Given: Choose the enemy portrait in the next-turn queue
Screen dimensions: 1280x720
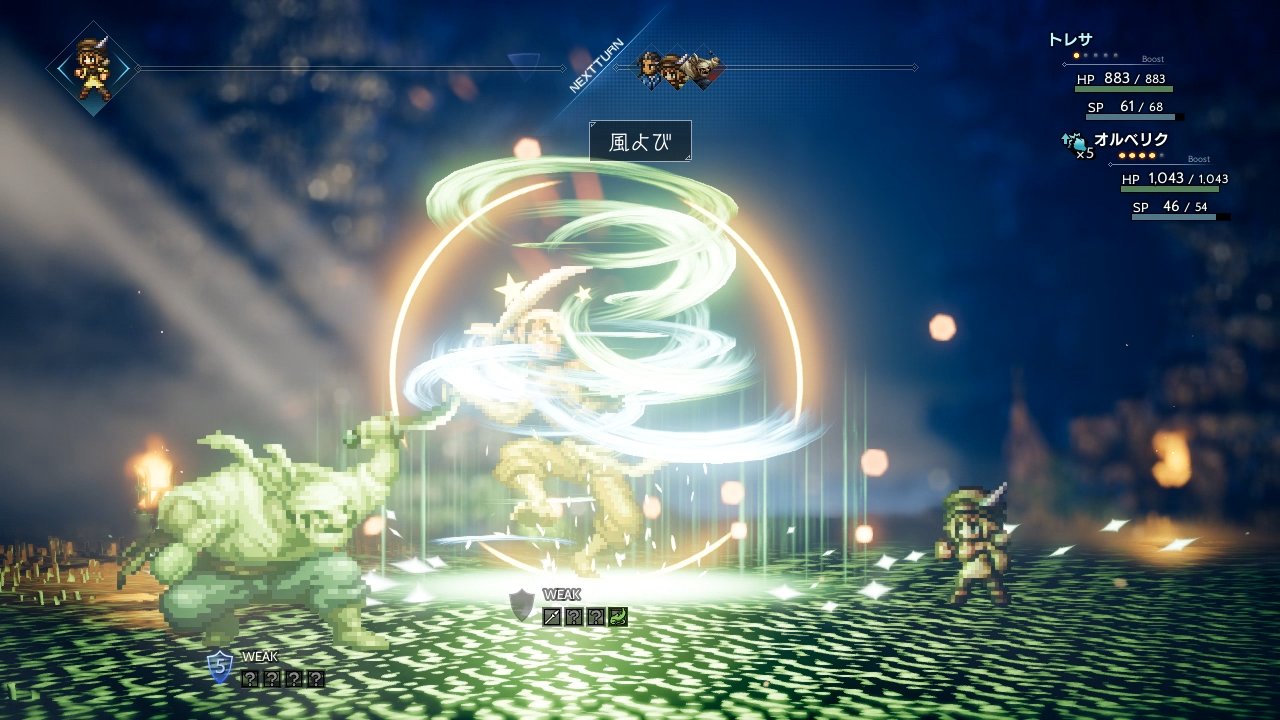Looking at the screenshot, I should [x=705, y=68].
